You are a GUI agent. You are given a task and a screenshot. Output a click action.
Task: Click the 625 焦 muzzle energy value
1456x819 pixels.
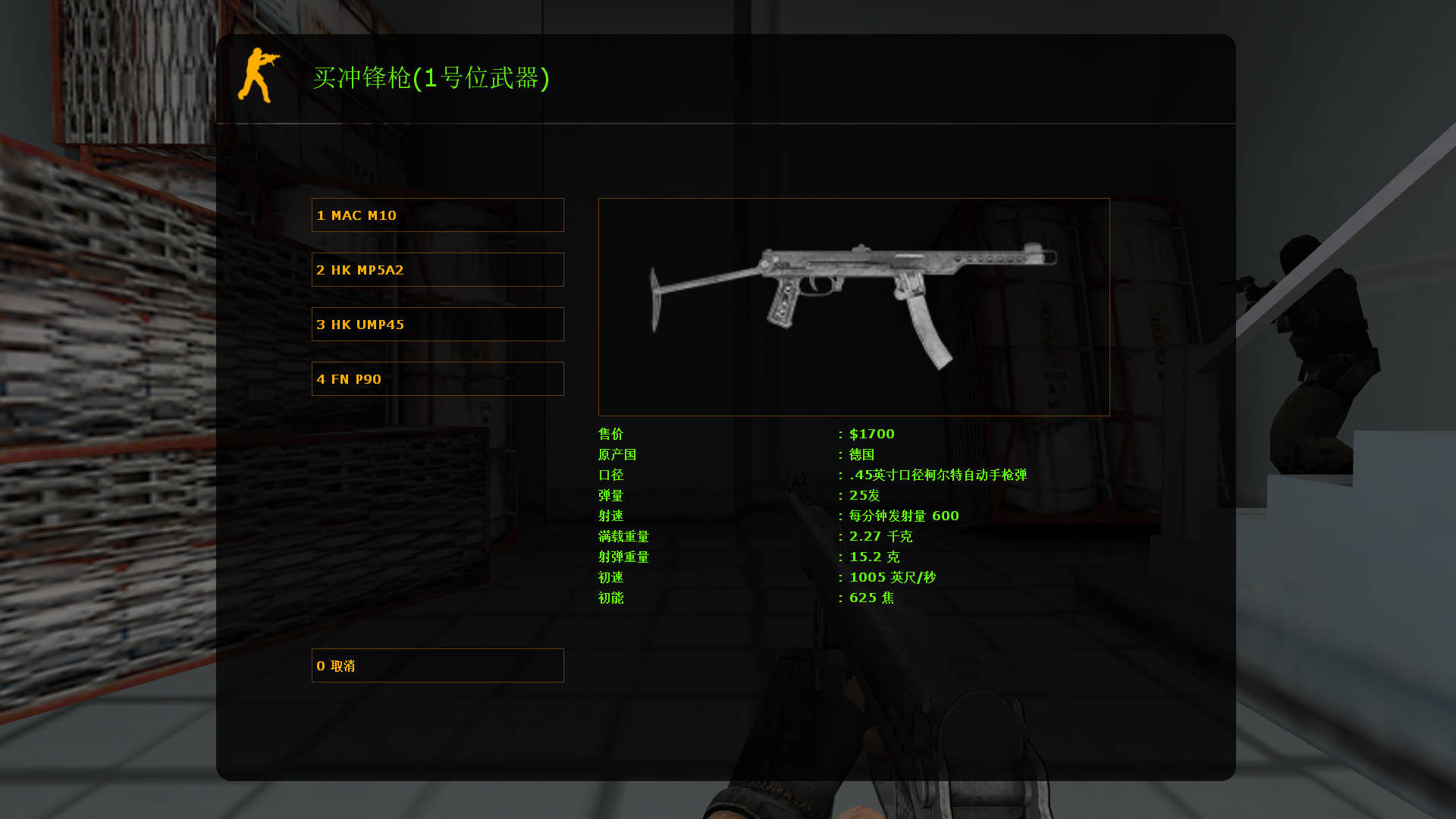pos(872,598)
